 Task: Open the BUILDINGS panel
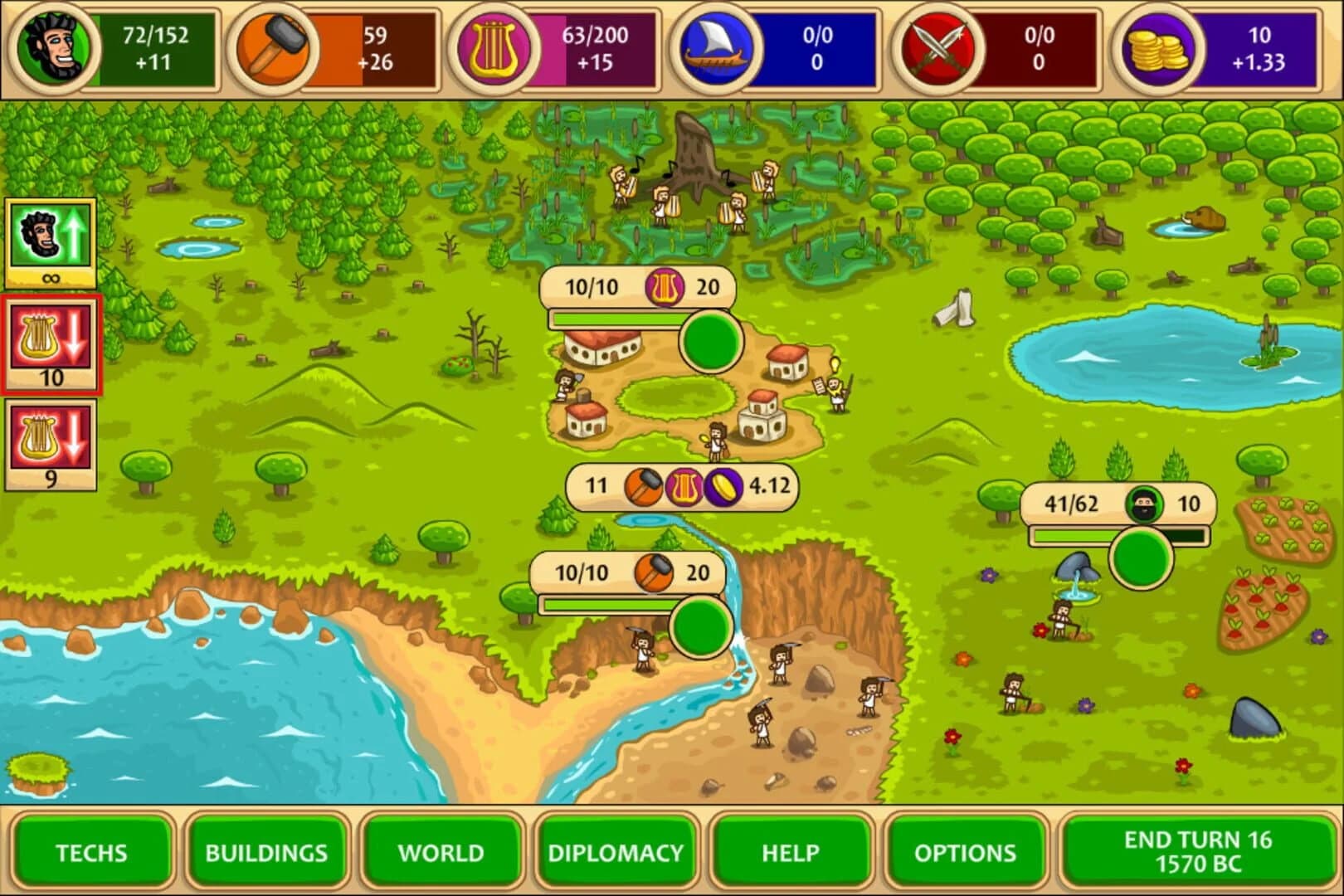coord(267,853)
